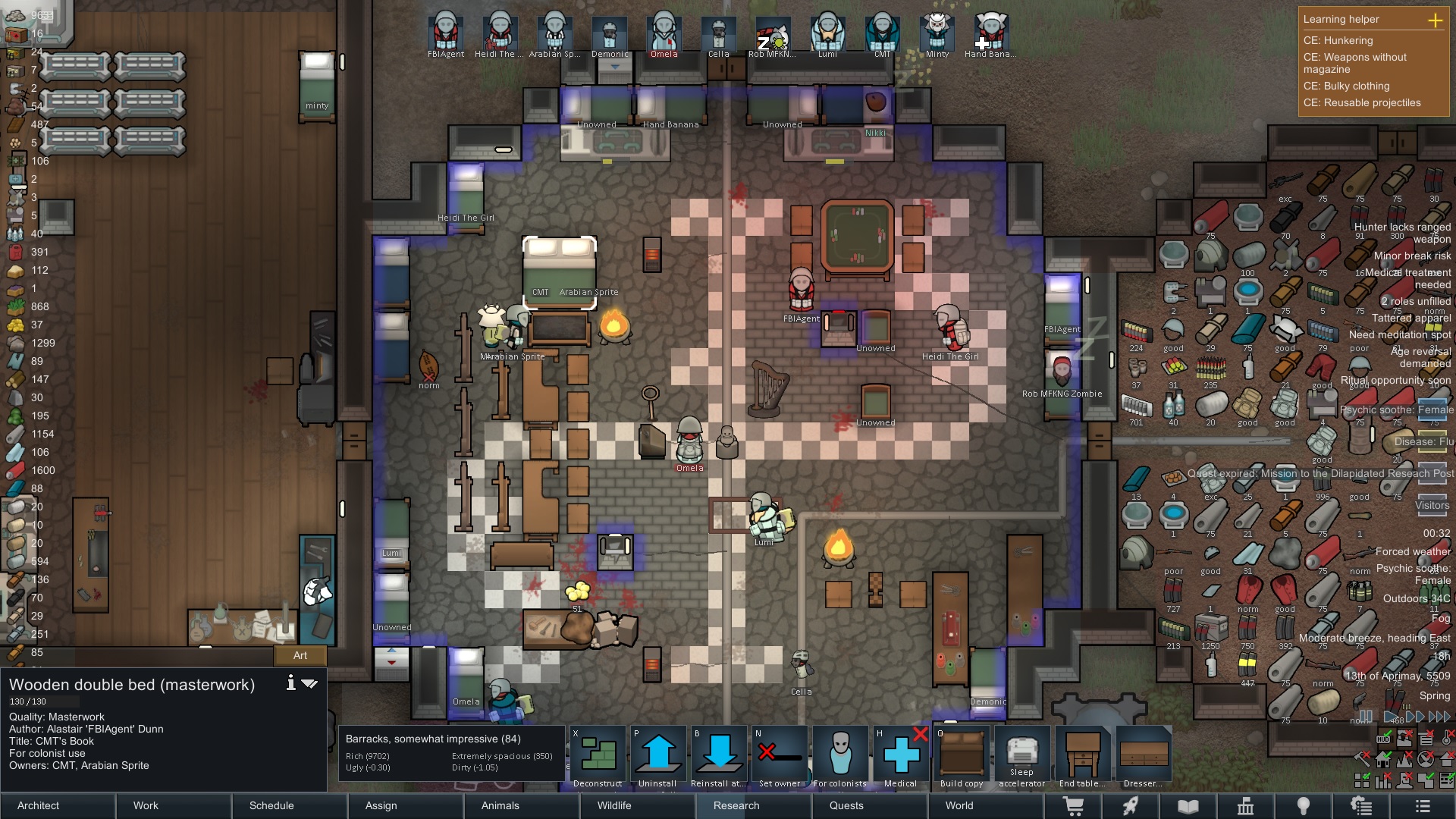Uninstall the wooden double bed
This screenshot has height=819, width=1456.
tap(657, 756)
